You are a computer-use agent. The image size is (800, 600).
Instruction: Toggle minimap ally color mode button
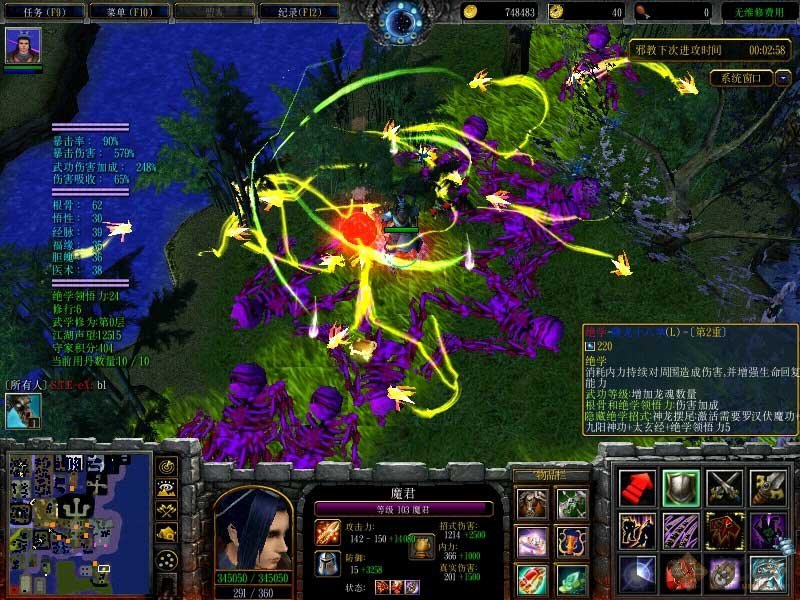click(165, 511)
